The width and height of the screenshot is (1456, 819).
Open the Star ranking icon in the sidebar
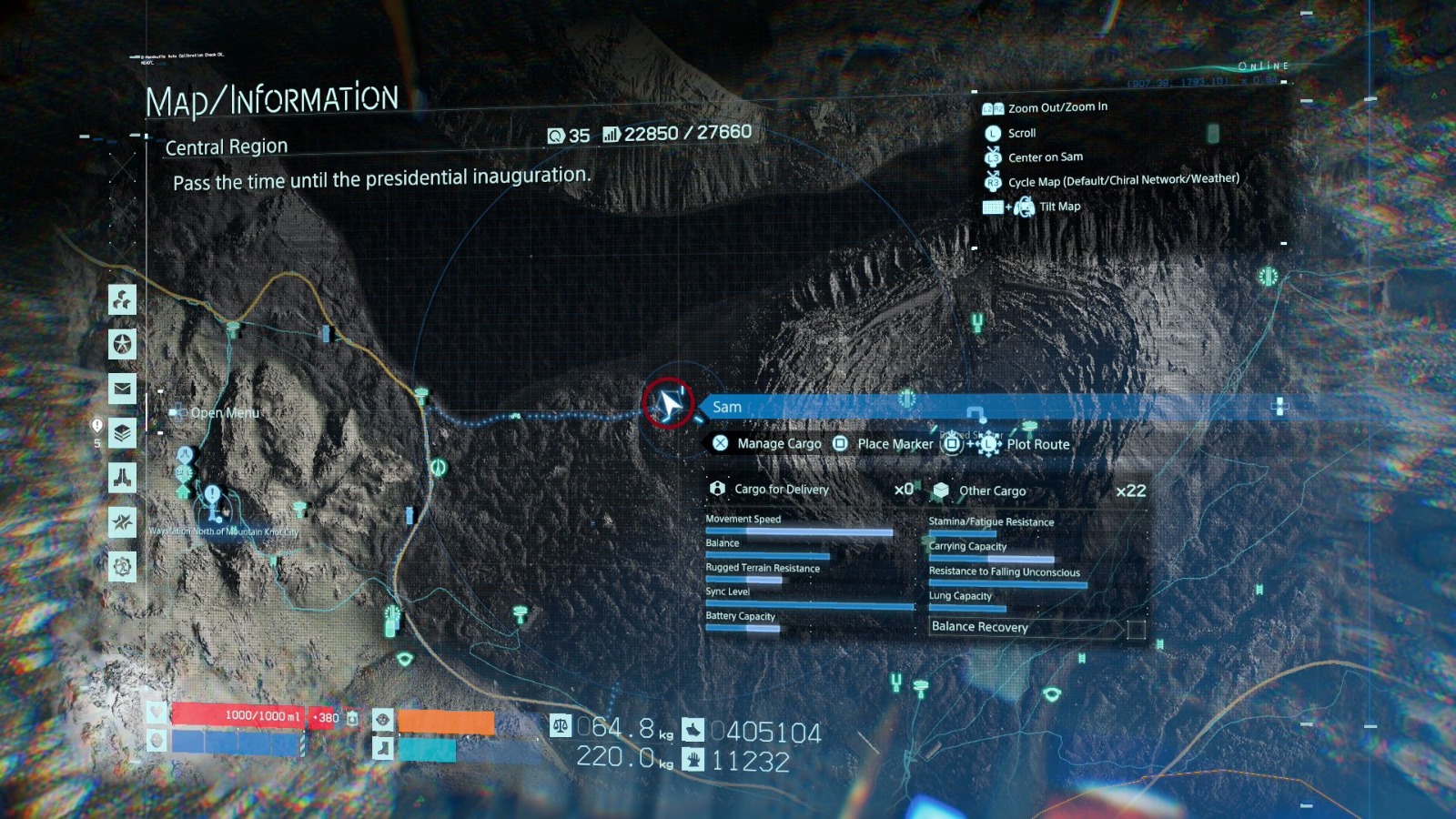[x=121, y=345]
